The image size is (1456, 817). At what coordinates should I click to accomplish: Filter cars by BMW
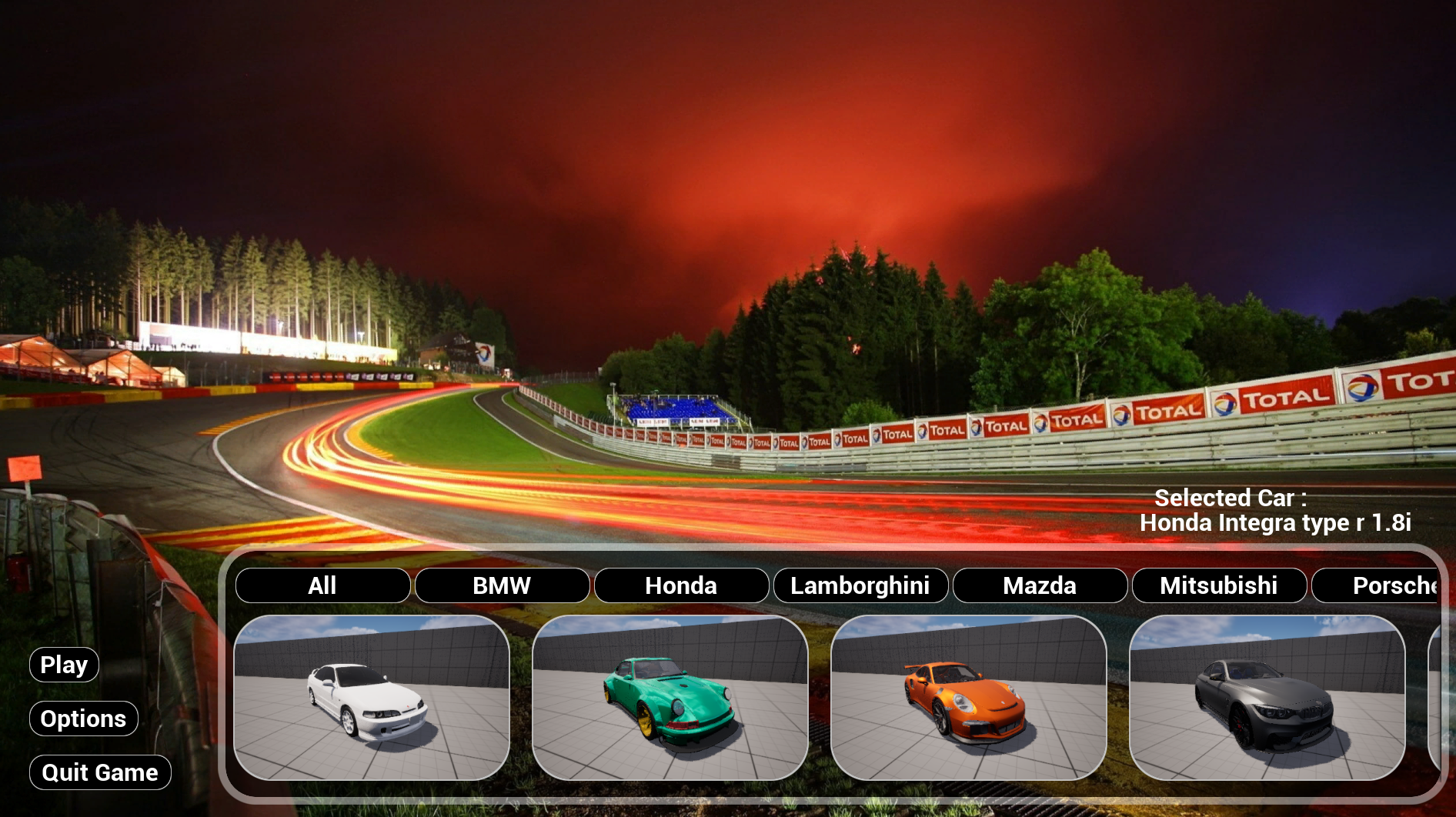tap(502, 585)
